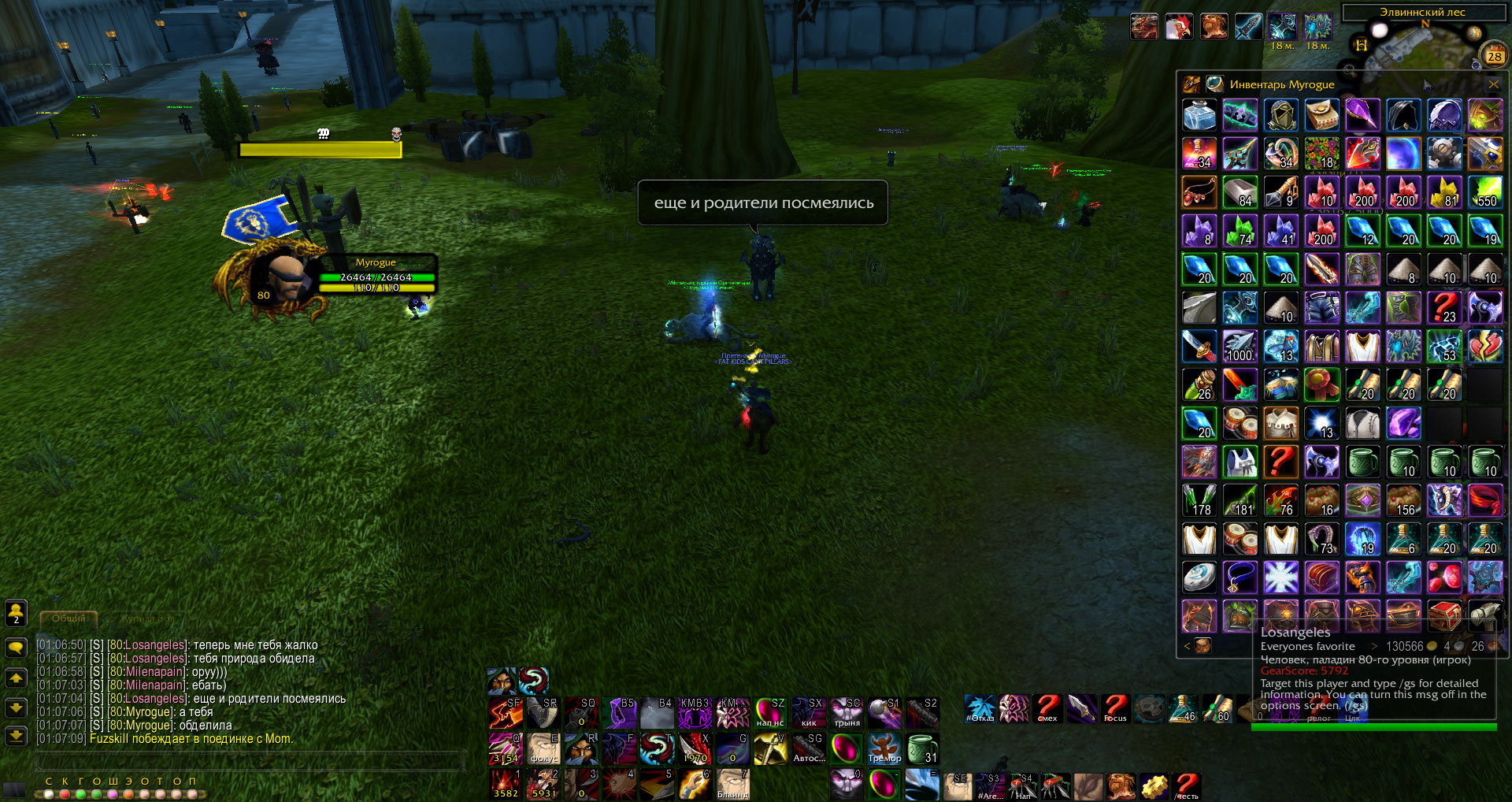Open the social friends button showing 2
This screenshot has height=802, width=1512.
tap(16, 613)
